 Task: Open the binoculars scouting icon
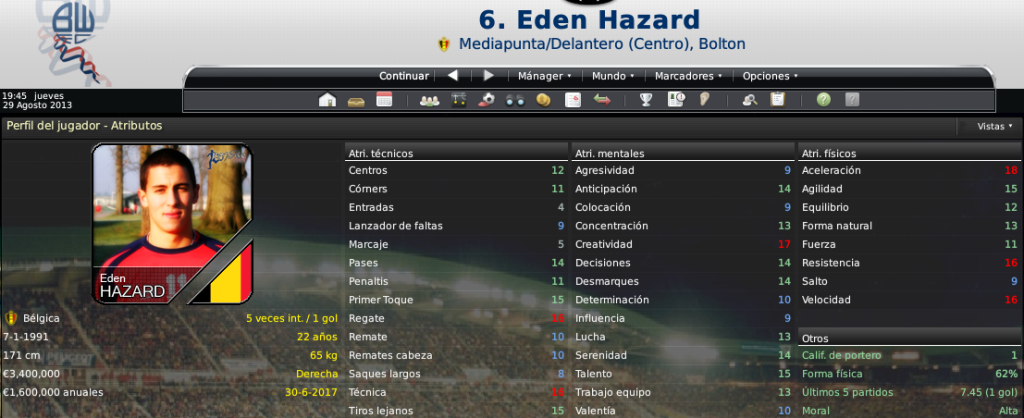(x=516, y=100)
